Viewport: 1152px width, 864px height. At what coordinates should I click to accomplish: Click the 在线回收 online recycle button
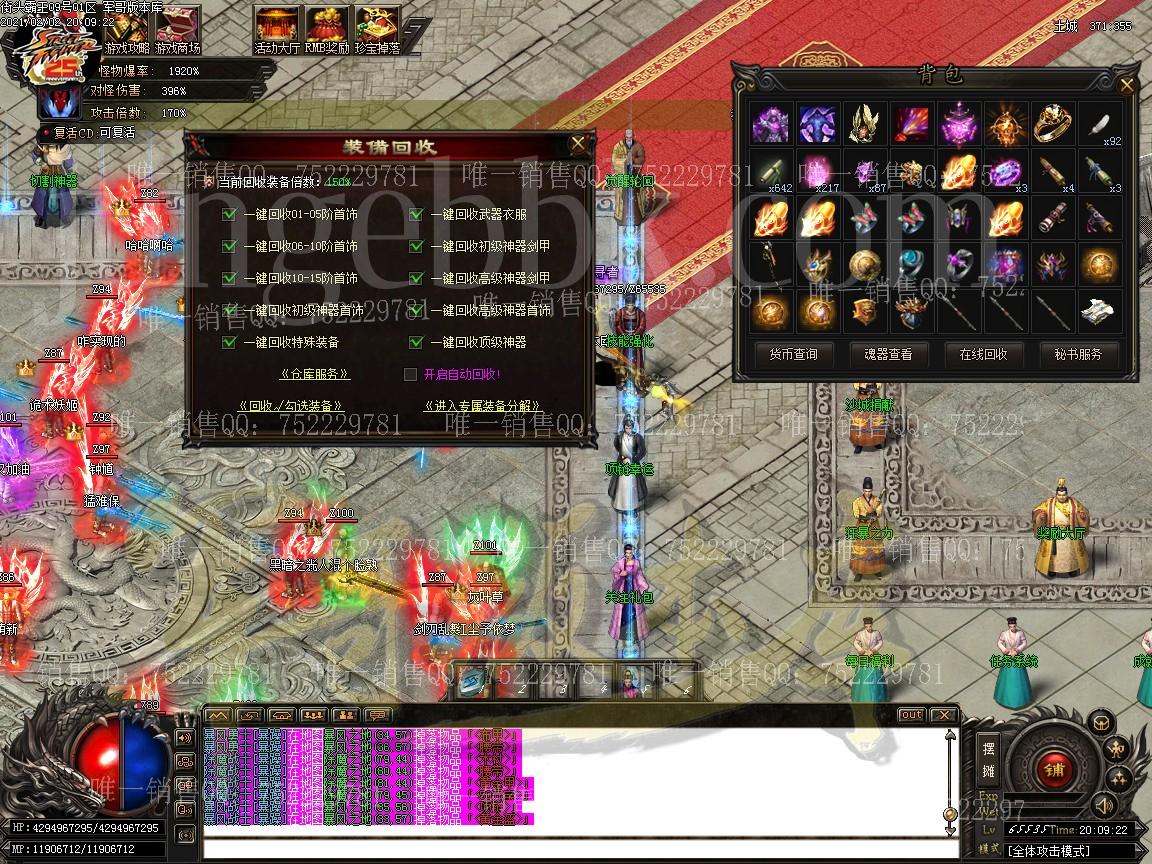tap(983, 354)
